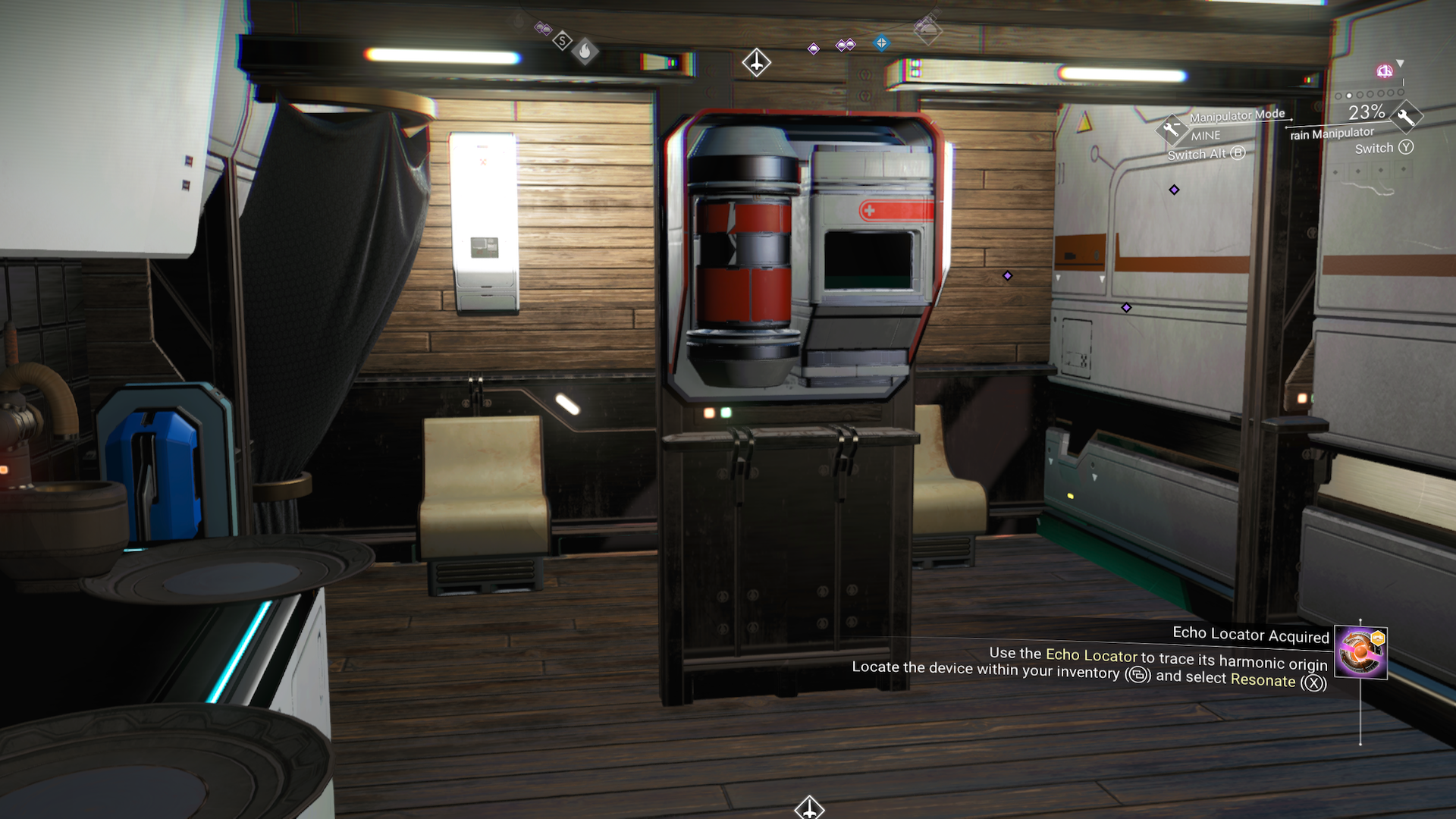The image size is (1456, 819).
Task: Select the starship marker on the compass
Action: [x=756, y=62]
